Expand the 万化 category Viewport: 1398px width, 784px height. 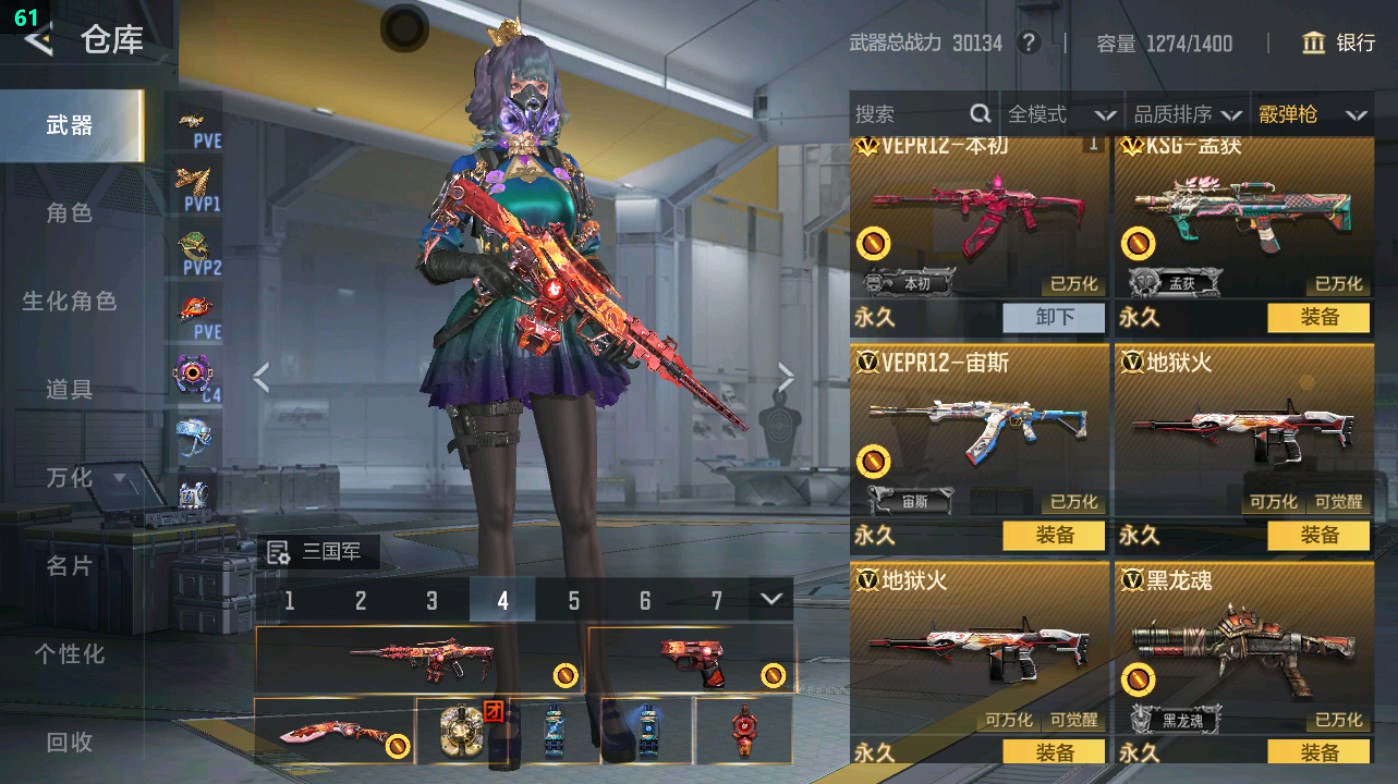click(x=85, y=478)
